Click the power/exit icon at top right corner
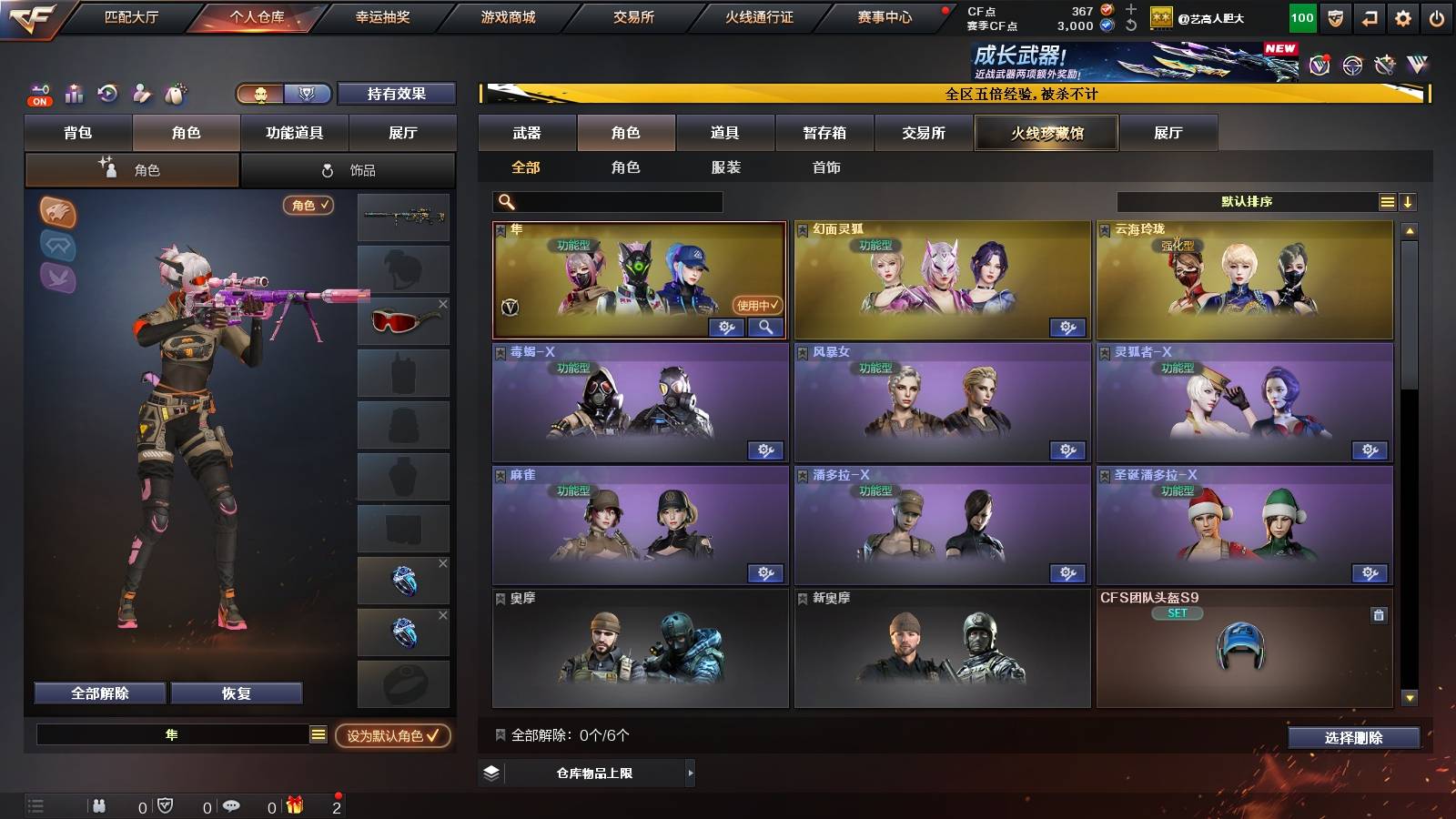This screenshot has width=1456, height=819. click(1438, 17)
